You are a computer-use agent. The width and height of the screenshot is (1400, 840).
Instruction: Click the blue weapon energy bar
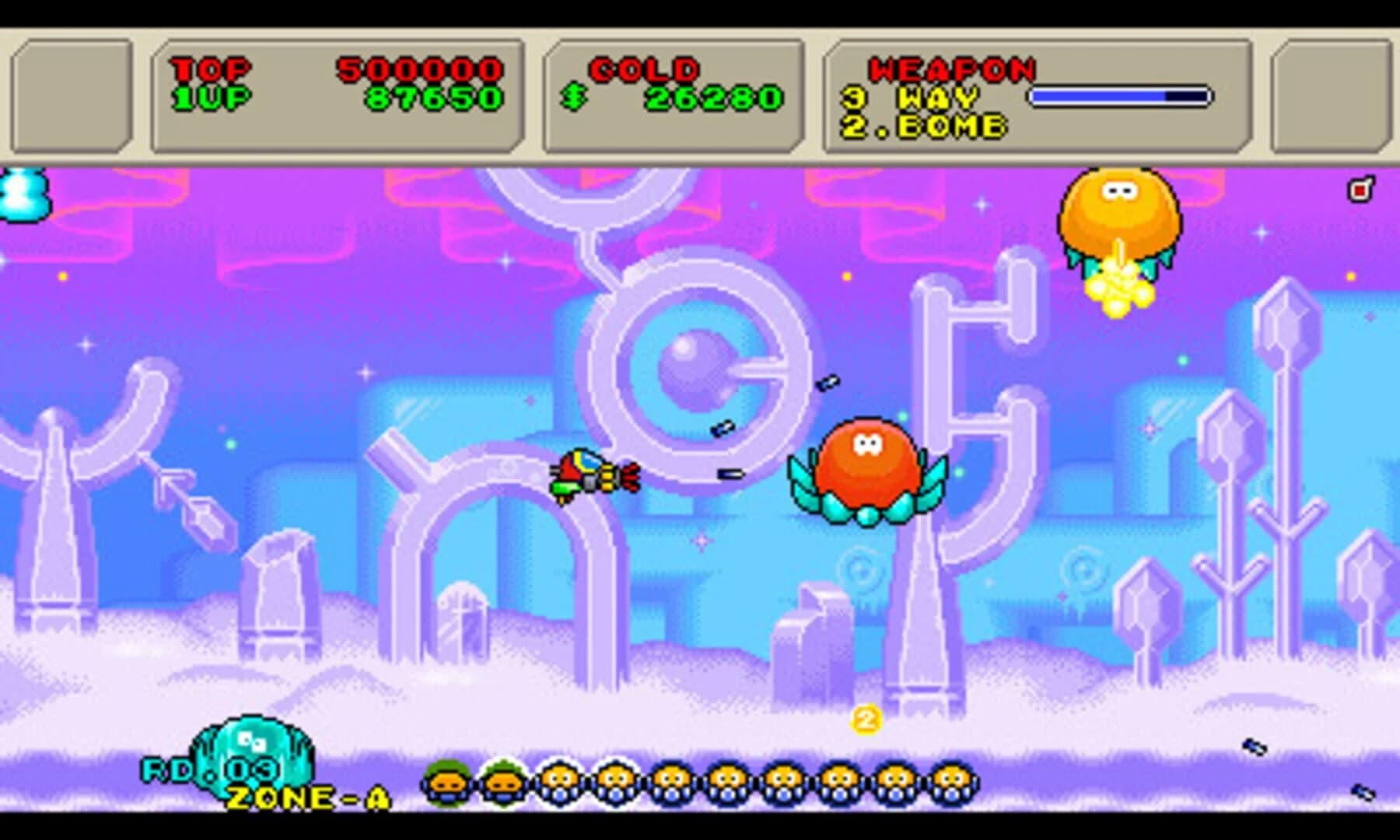point(1122,95)
